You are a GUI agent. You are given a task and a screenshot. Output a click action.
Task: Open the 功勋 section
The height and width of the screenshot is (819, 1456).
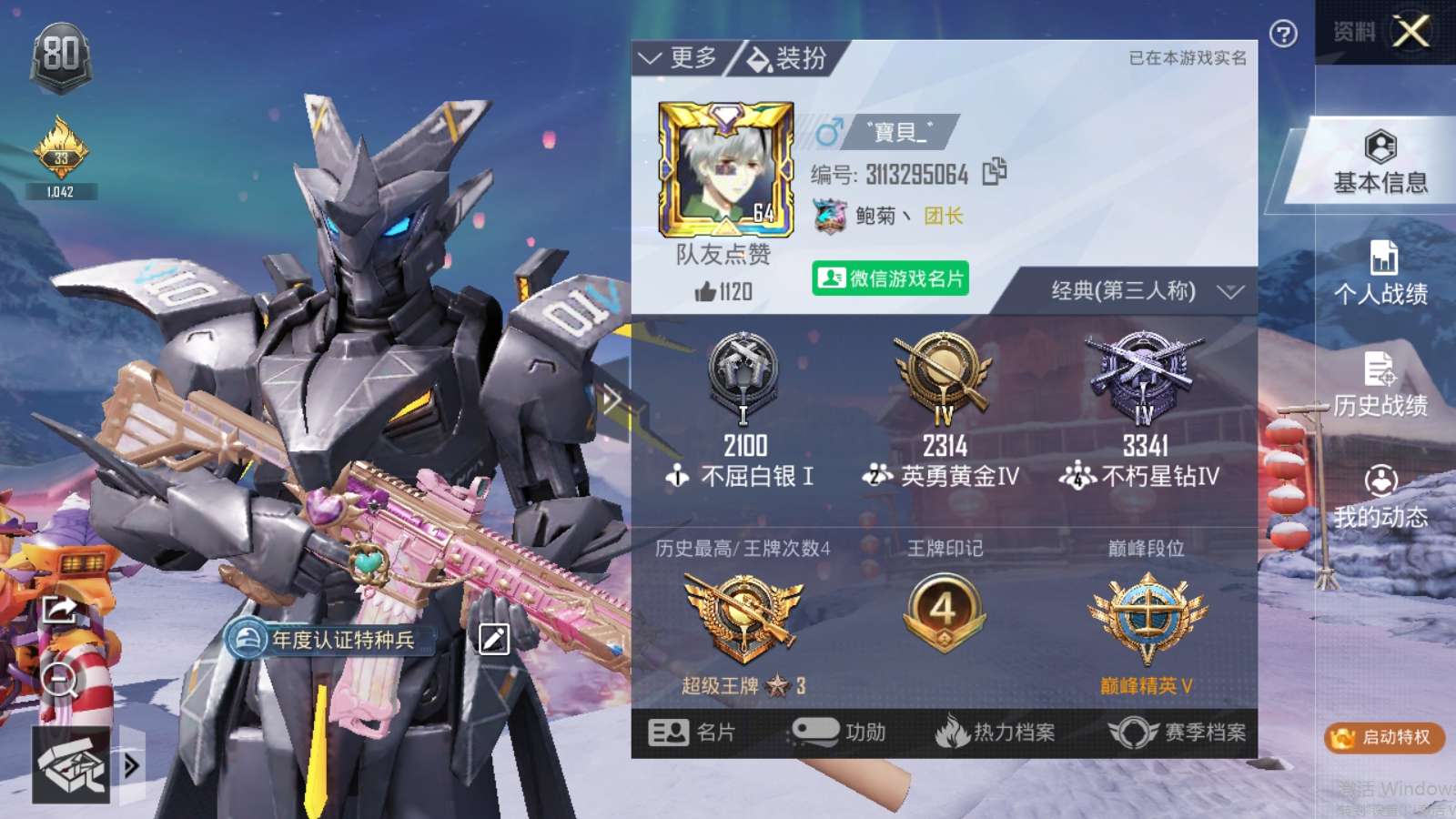click(839, 733)
